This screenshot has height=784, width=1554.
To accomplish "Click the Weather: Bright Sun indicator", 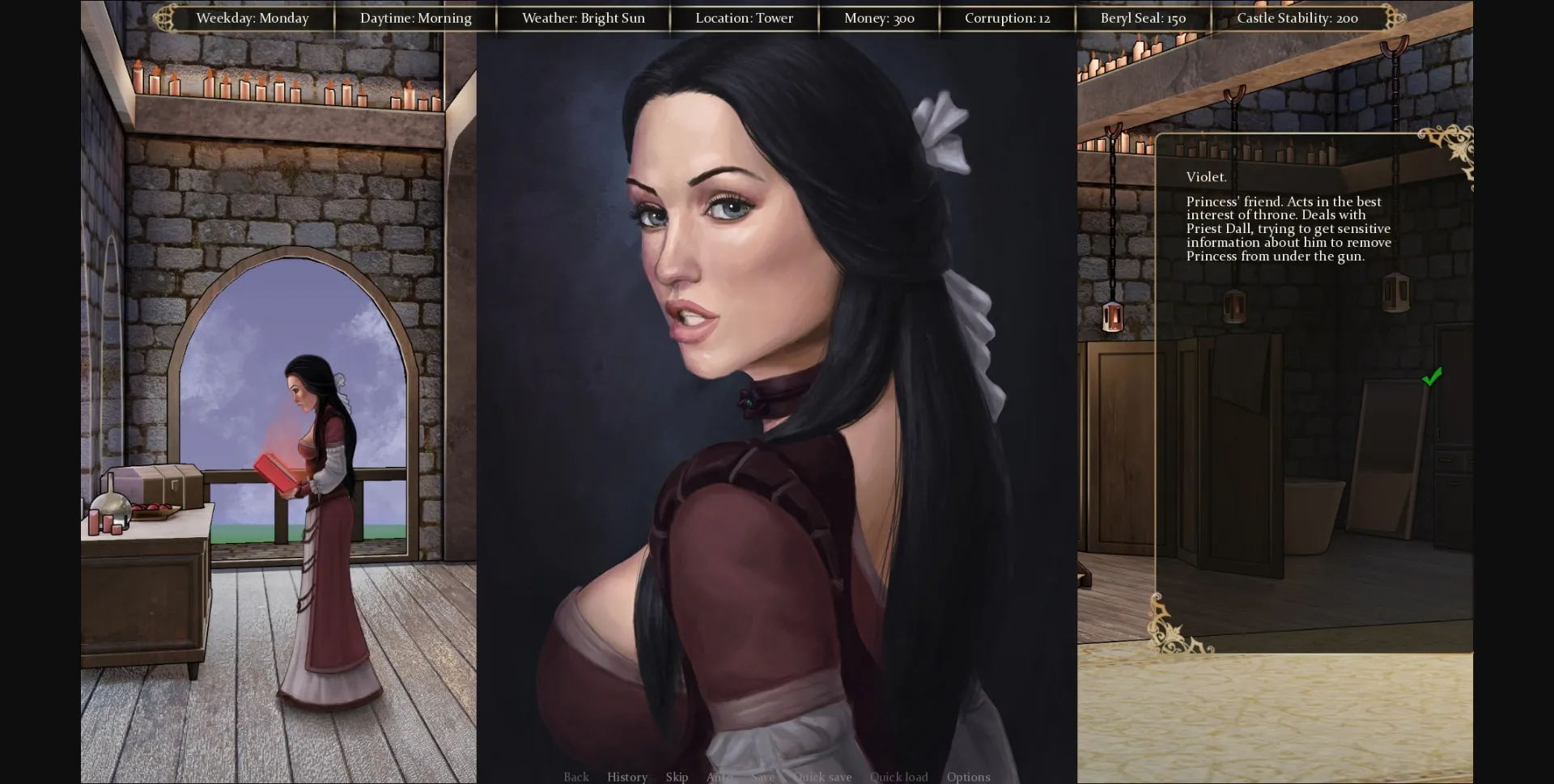I will 583,18.
